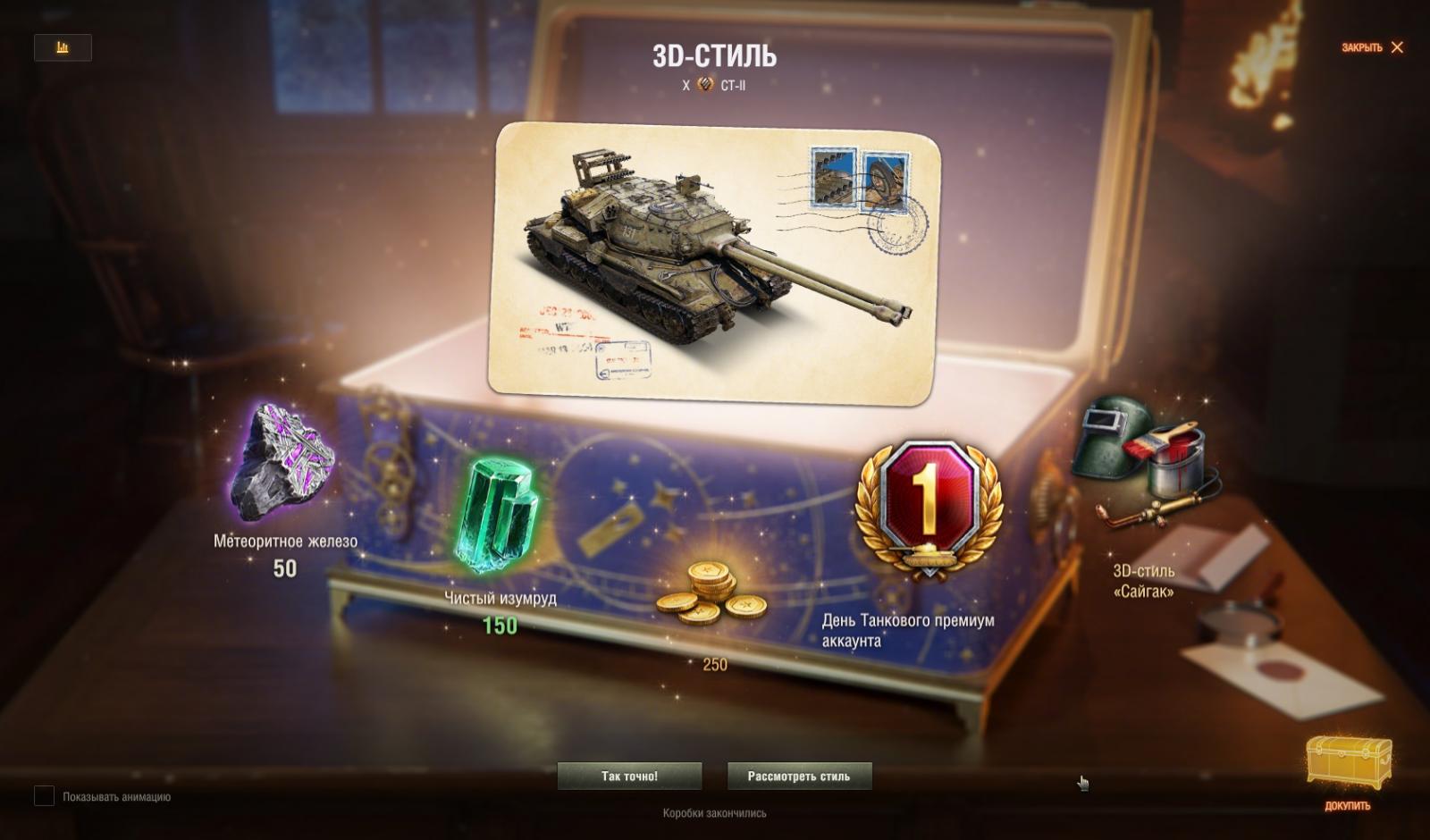
Task: Inspect the Pure Emerald crystal reward
Action: (496, 517)
